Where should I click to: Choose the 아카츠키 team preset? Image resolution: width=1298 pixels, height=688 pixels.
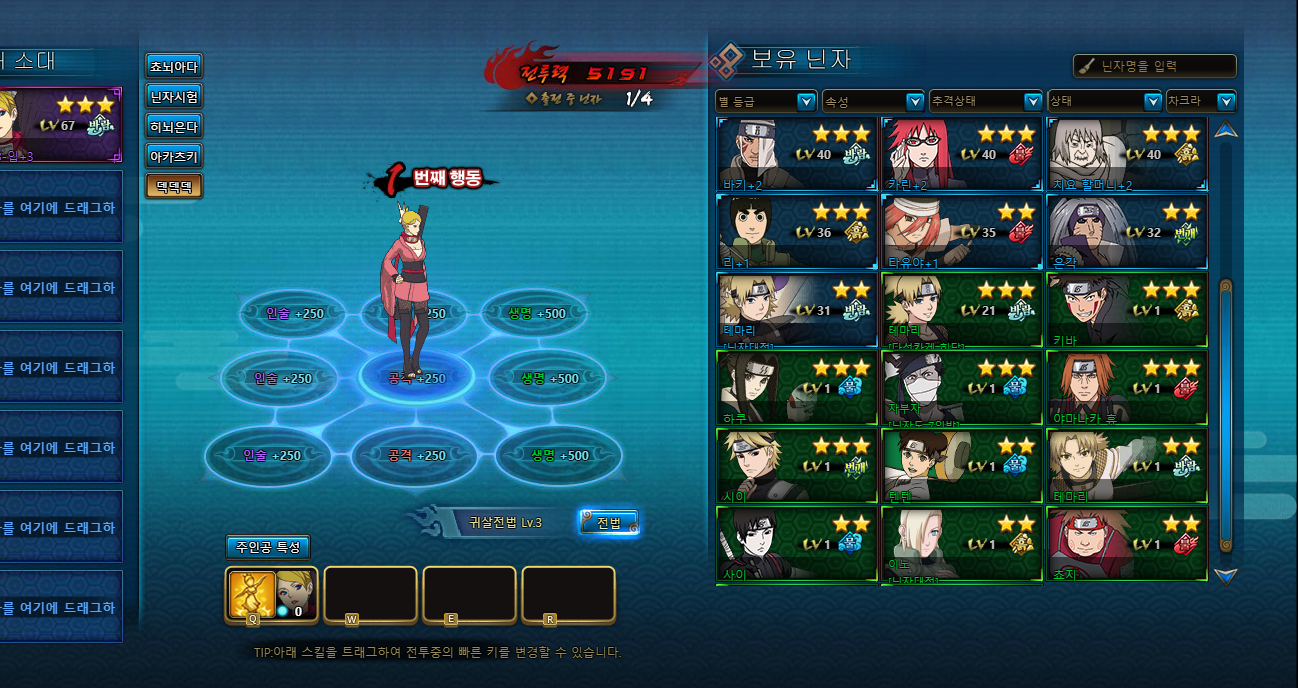(x=174, y=156)
